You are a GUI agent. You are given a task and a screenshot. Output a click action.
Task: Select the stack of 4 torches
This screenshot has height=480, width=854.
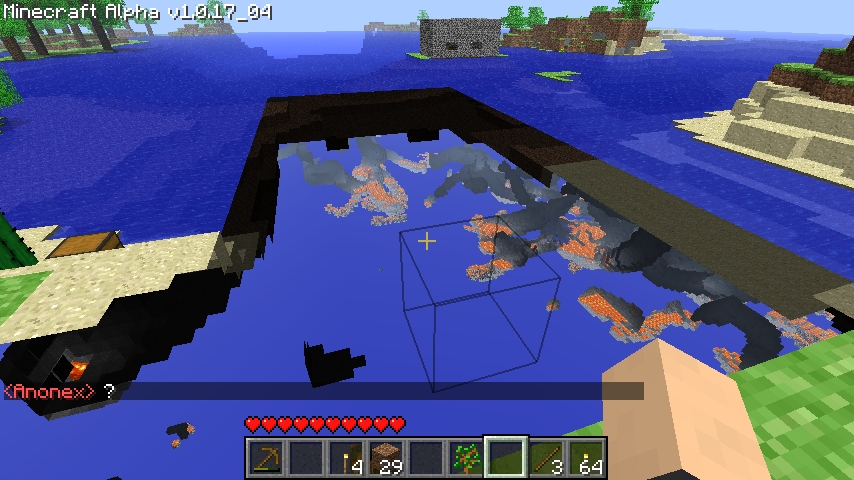[346, 458]
